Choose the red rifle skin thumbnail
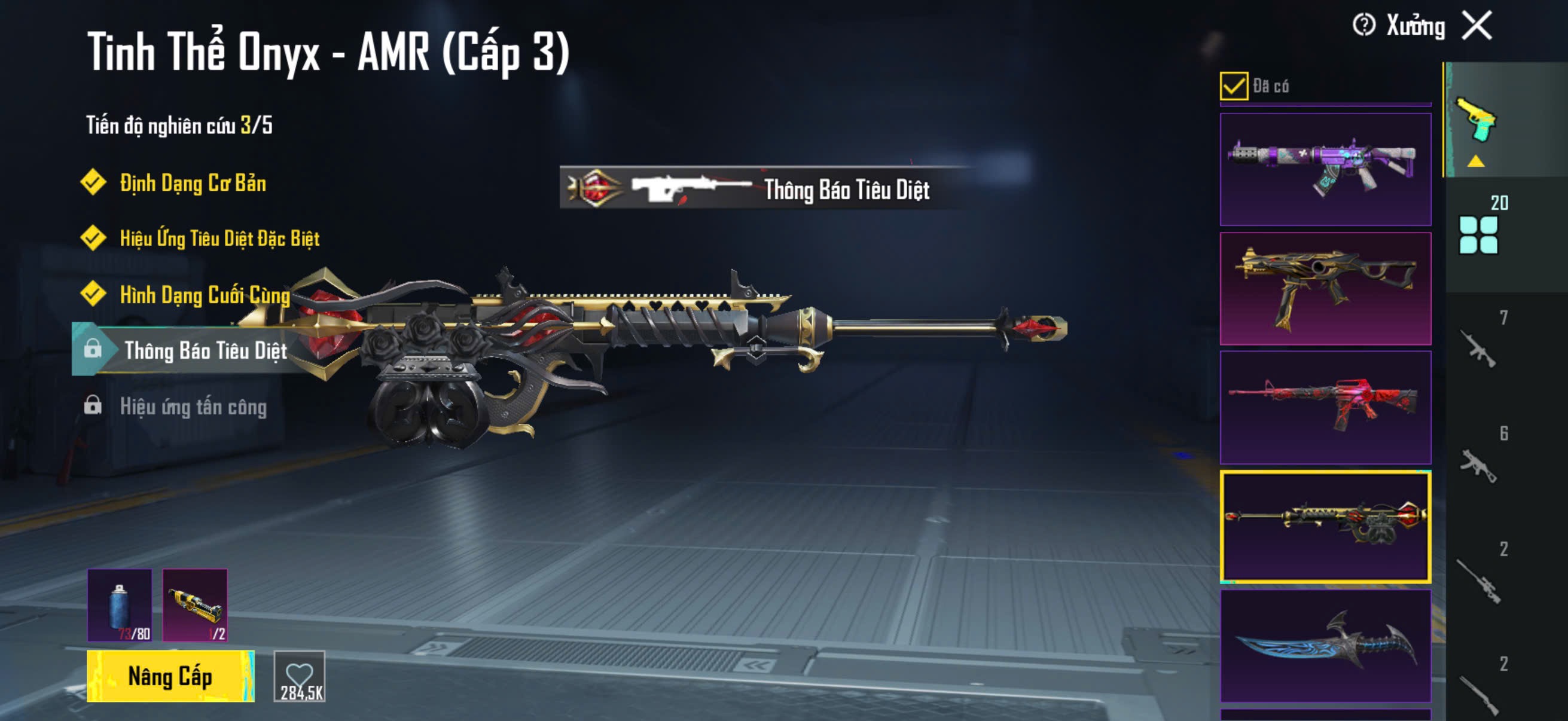1568x721 pixels. click(1325, 407)
